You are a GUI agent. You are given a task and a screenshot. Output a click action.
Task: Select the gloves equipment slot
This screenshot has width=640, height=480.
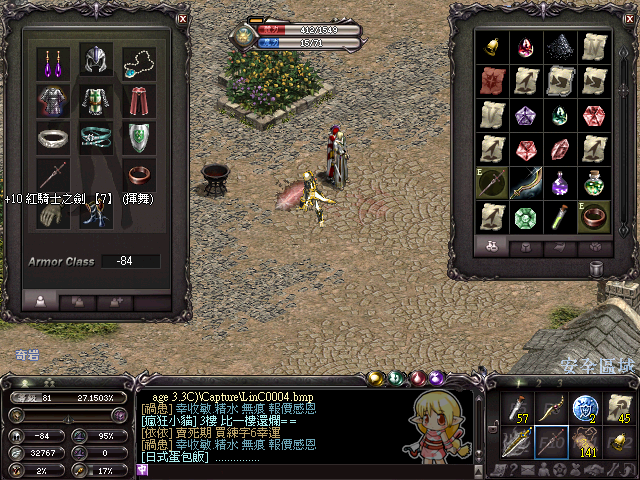(x=52, y=215)
